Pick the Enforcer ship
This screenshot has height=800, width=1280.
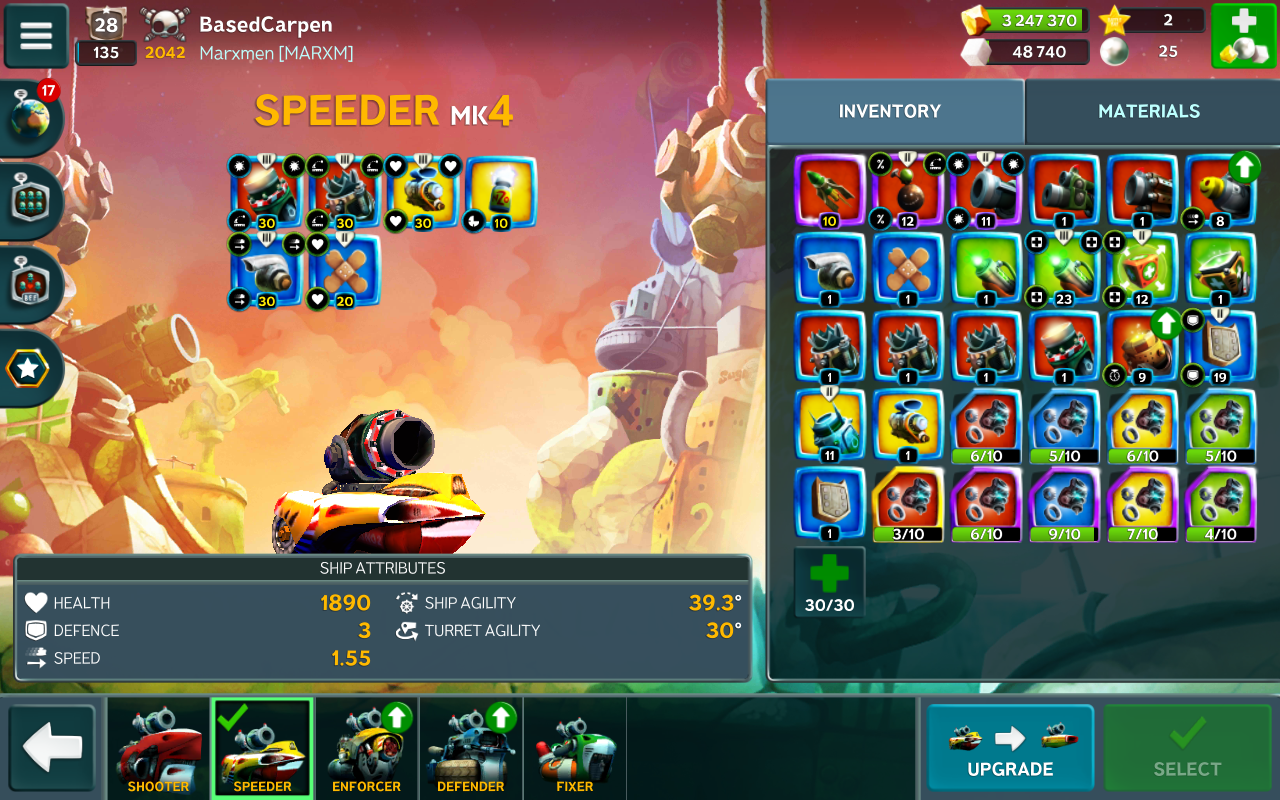(x=366, y=749)
